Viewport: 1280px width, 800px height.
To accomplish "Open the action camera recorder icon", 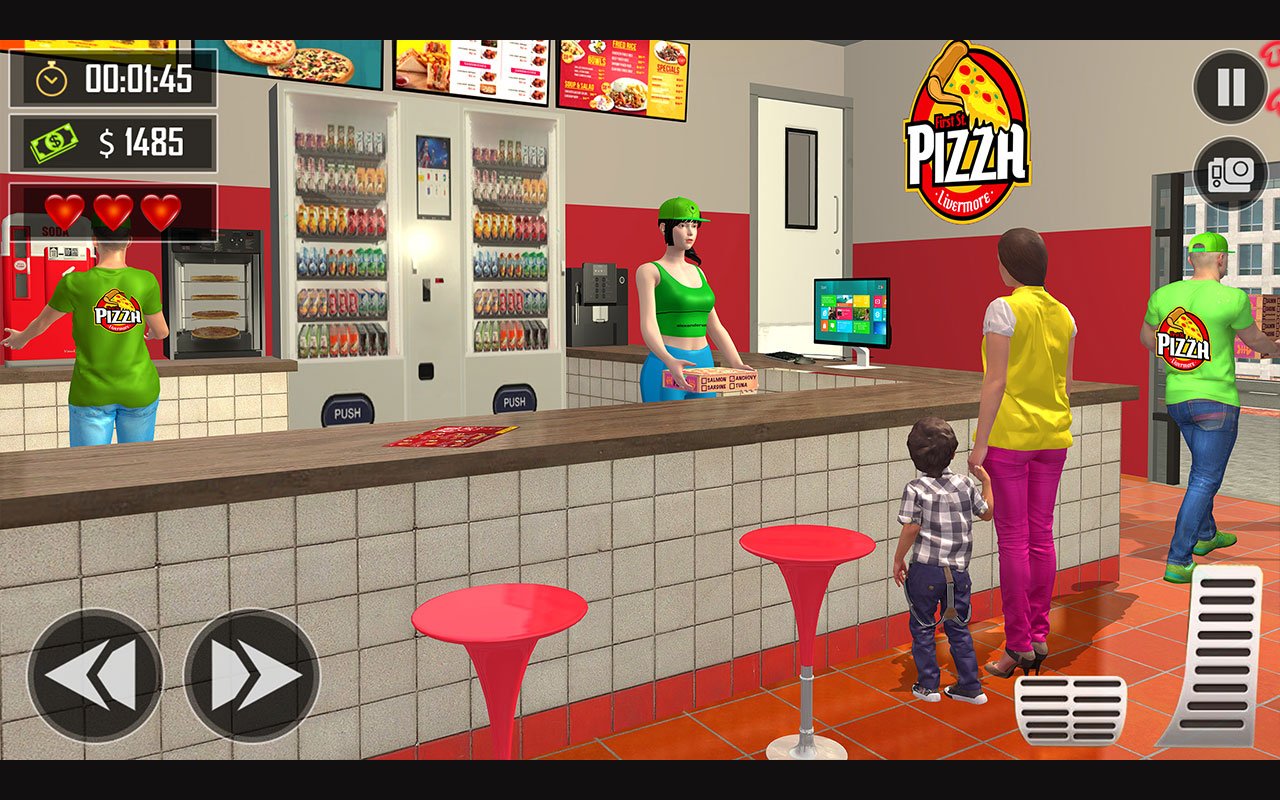I will (x=1229, y=174).
